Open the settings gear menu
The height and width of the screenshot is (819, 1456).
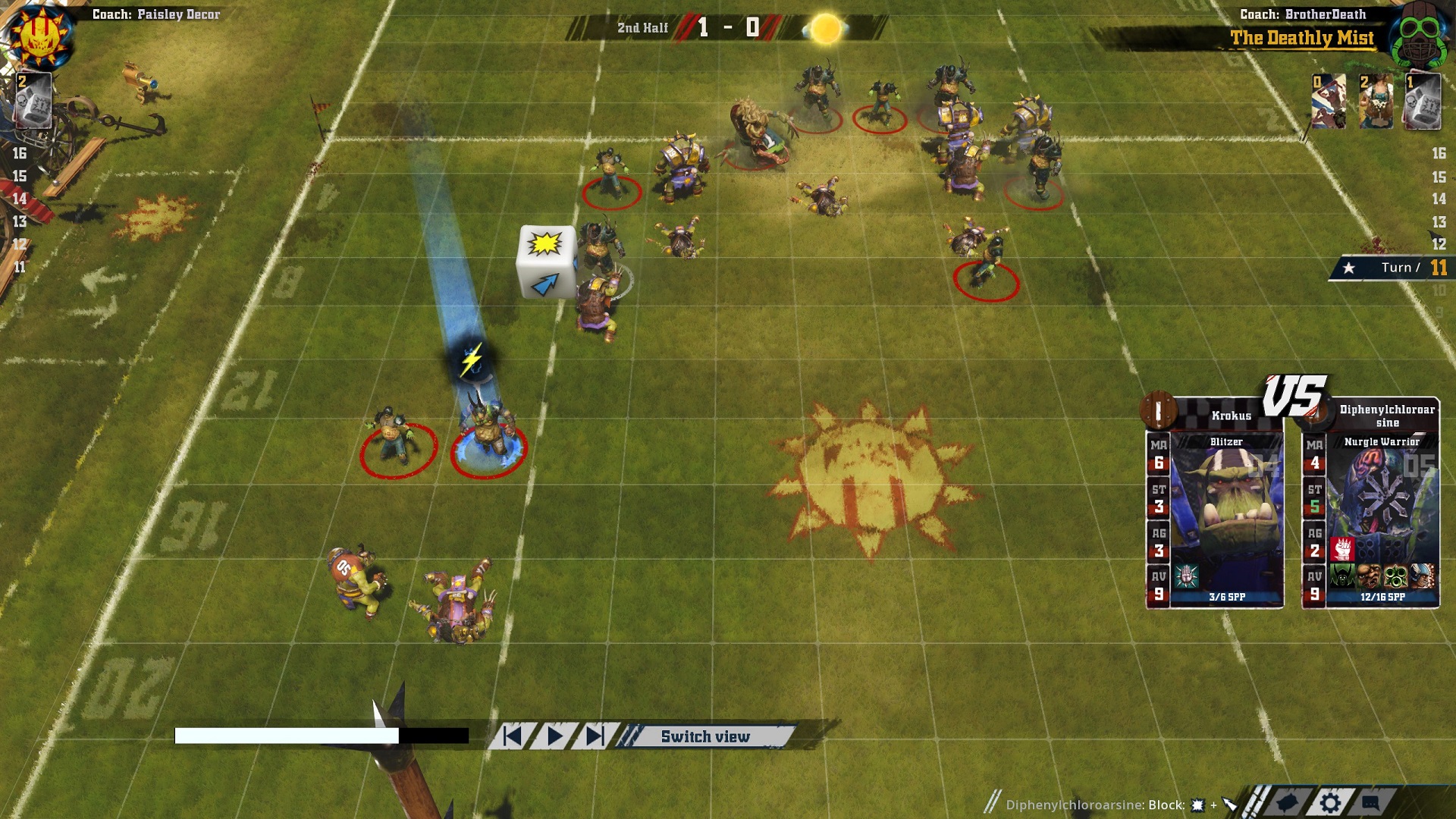pos(1330,802)
